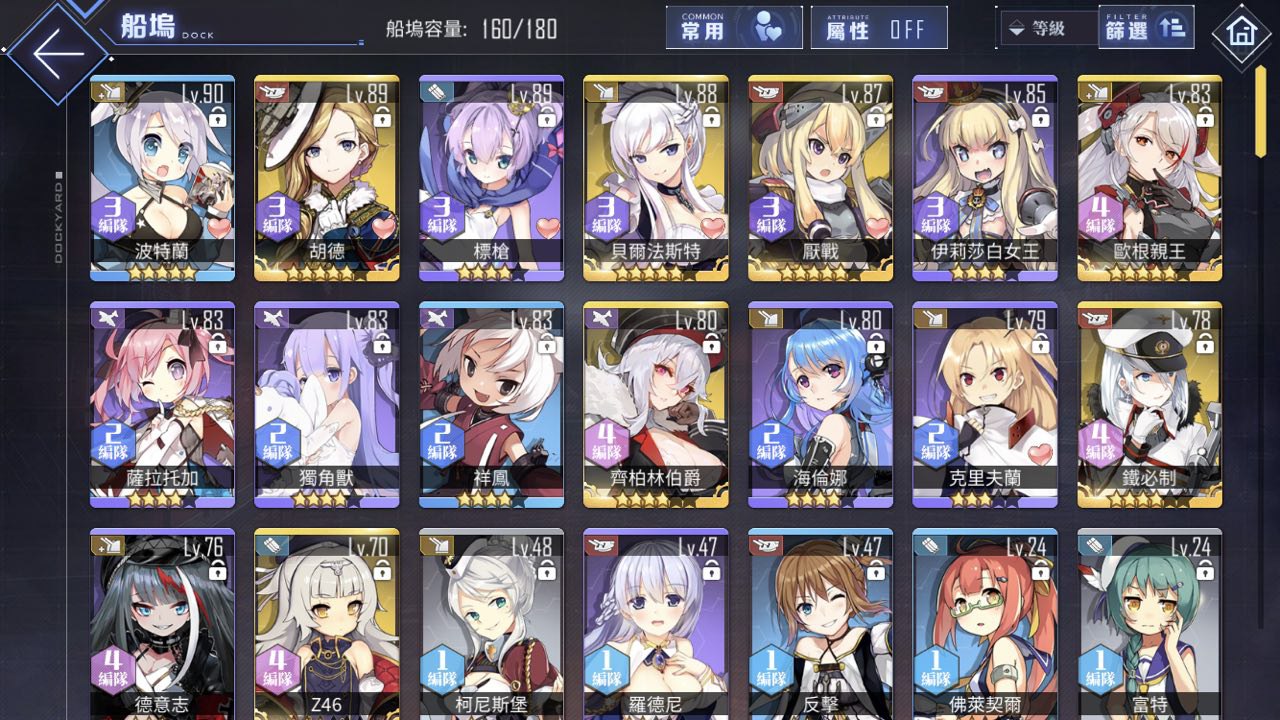
Task: Choose the 海倫娜 ship card
Action: (x=820, y=404)
